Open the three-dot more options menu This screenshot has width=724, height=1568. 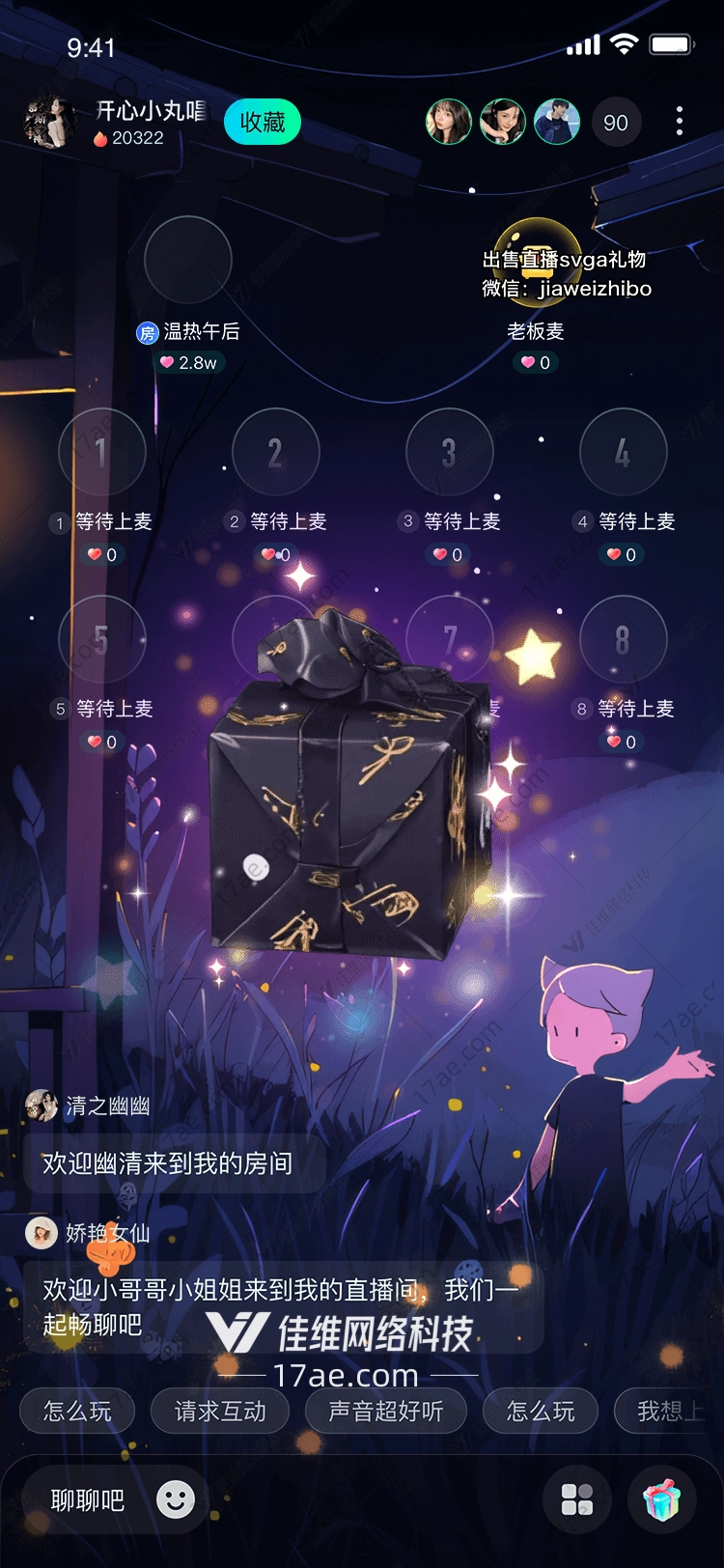coord(680,122)
